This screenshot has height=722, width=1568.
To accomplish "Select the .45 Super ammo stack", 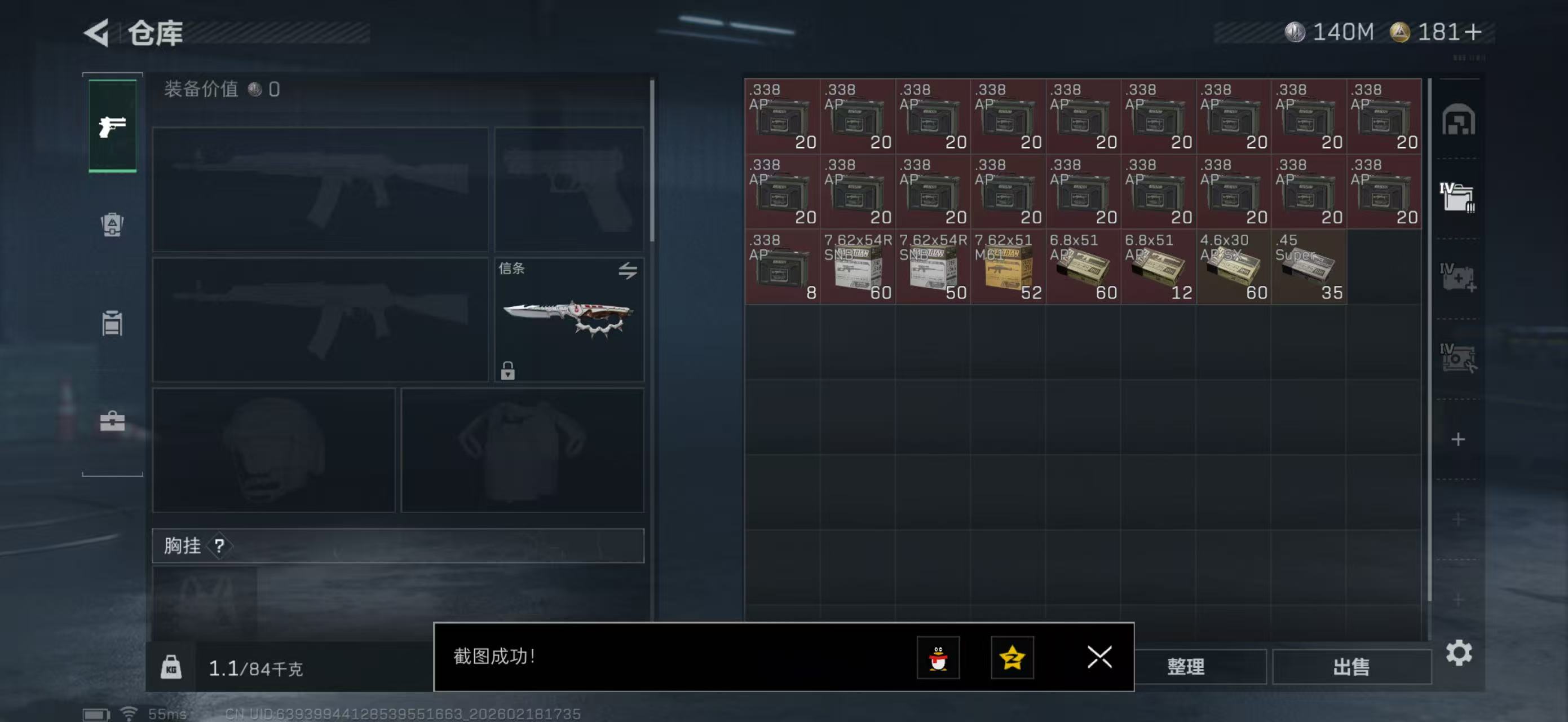I will tap(1309, 268).
